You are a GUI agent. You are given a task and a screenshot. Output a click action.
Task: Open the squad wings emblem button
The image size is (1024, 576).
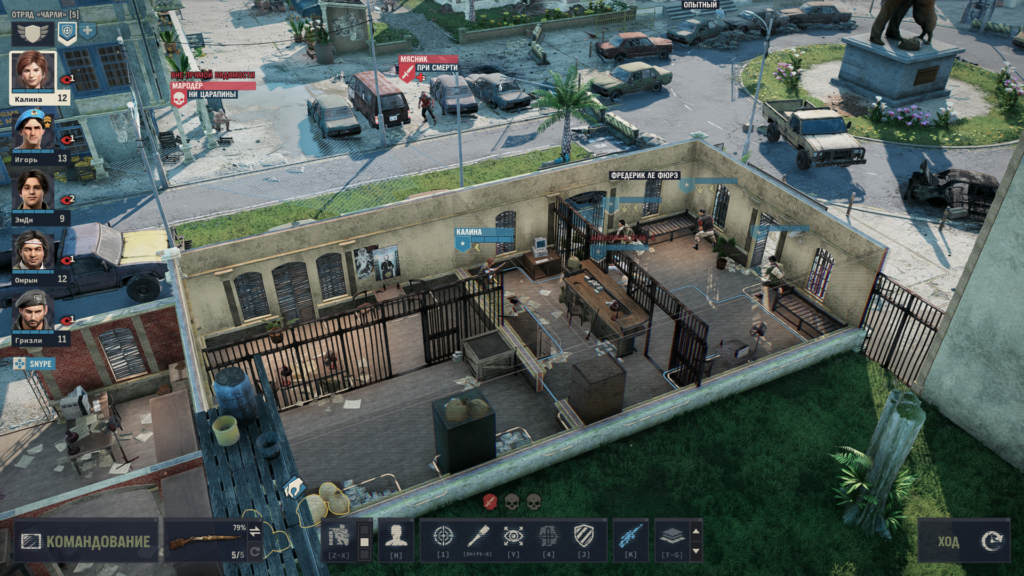pos(34,32)
